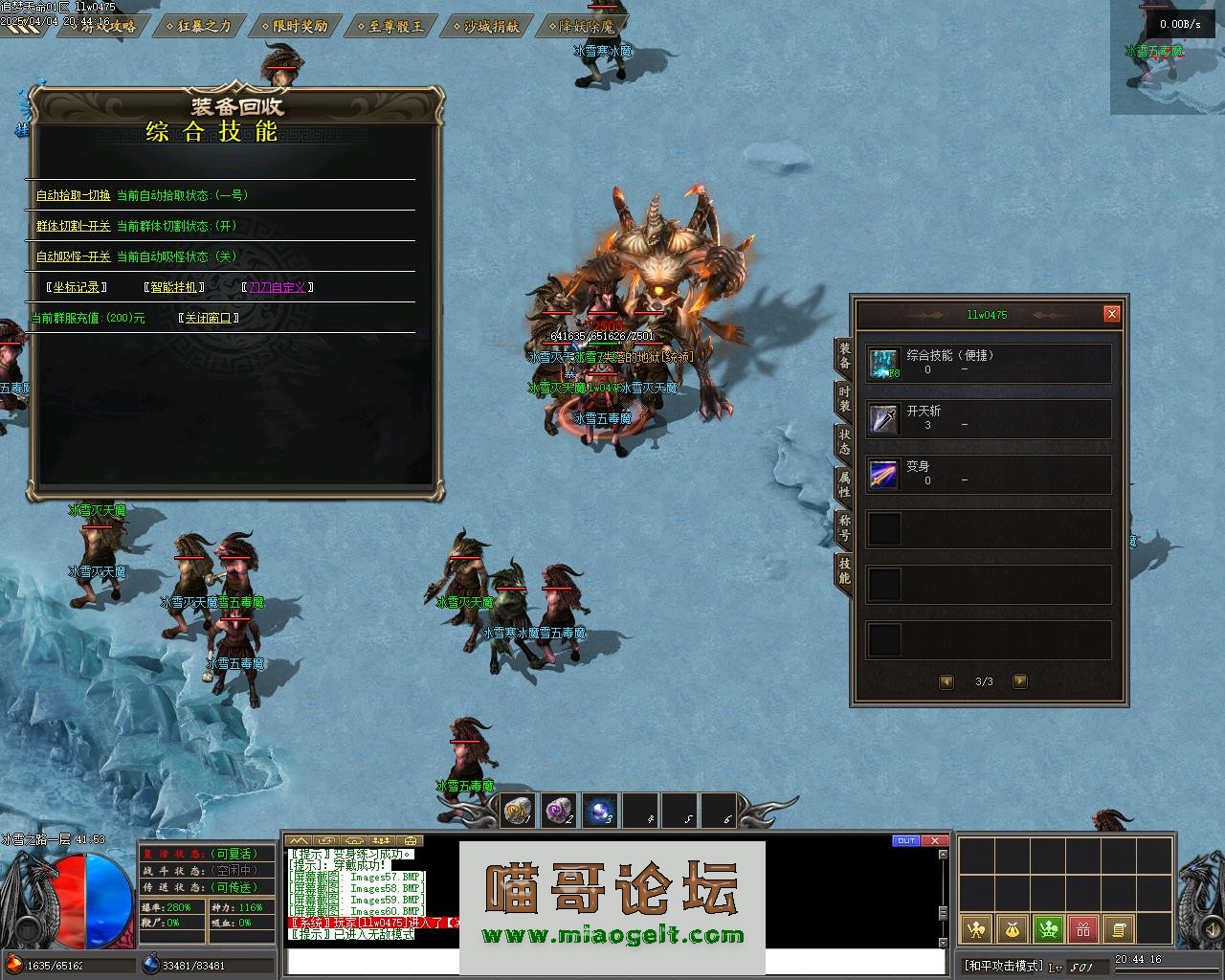Toggle the 自动吸怪-开关 link

(x=73, y=257)
